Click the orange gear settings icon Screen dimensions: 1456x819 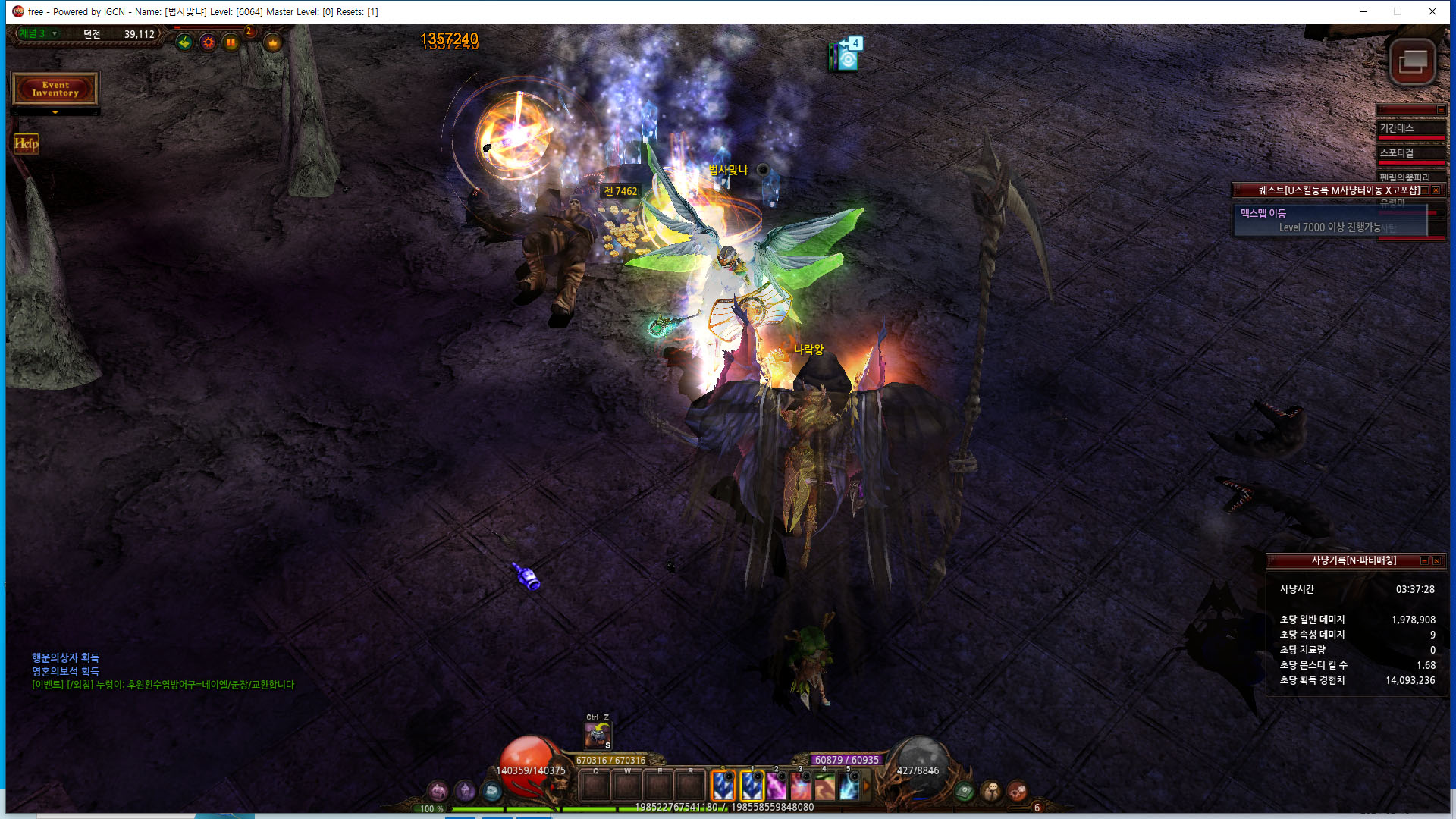pyautogui.click(x=208, y=42)
